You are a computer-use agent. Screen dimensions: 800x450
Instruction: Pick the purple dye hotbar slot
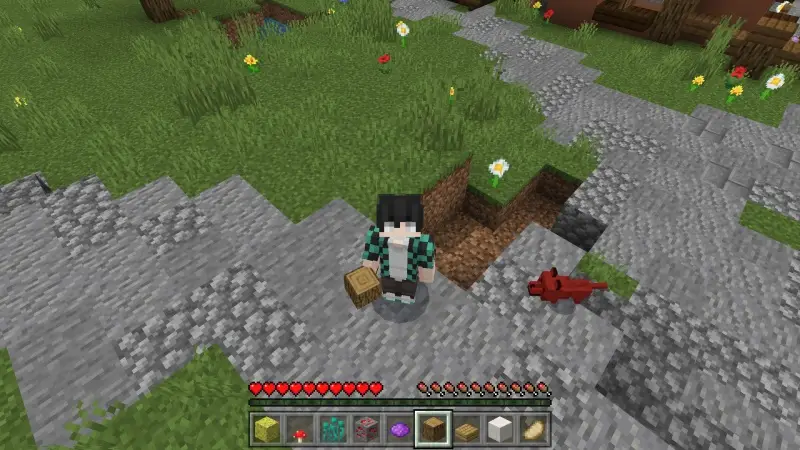point(399,429)
